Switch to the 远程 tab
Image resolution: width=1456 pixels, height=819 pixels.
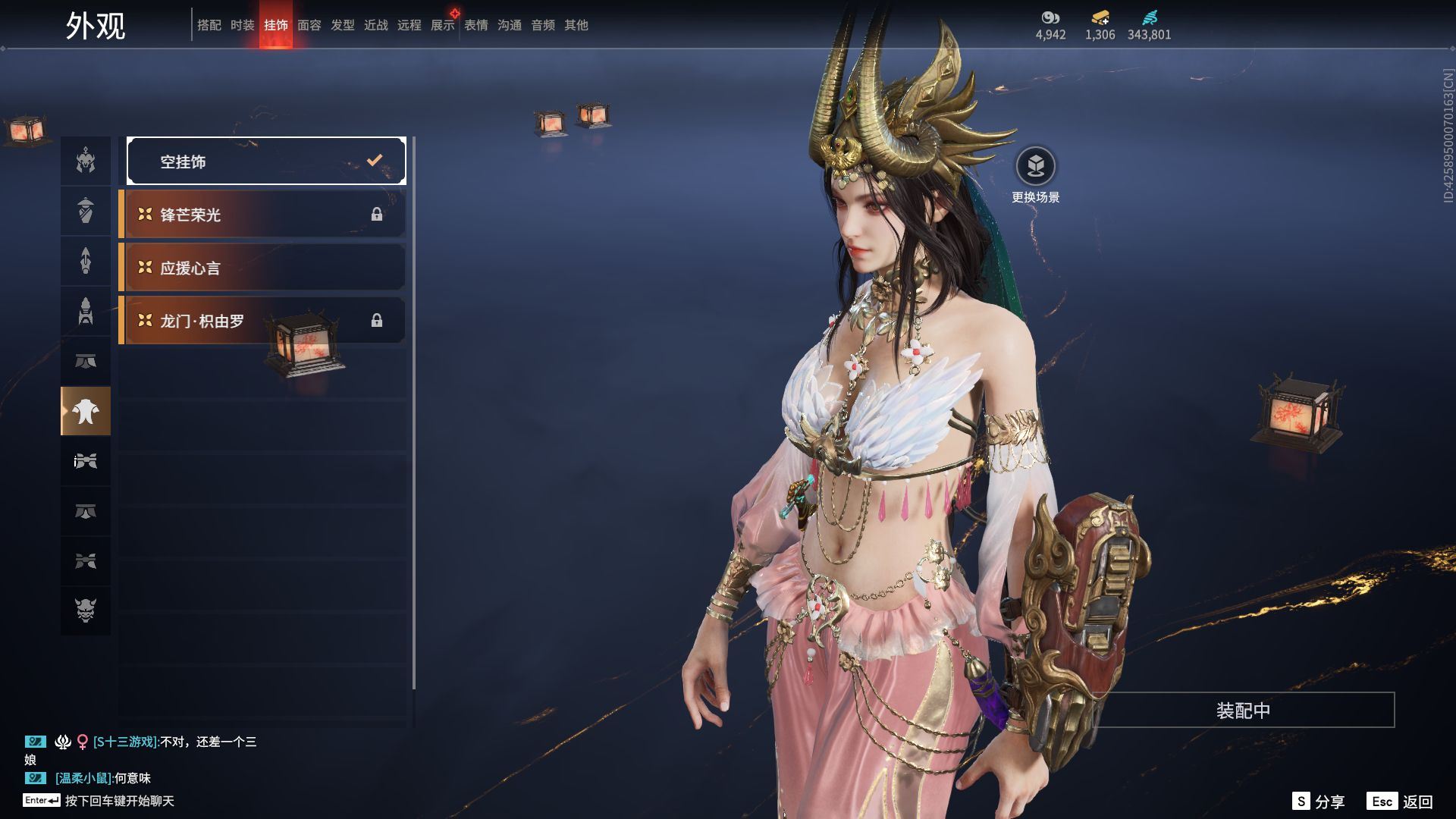[409, 25]
